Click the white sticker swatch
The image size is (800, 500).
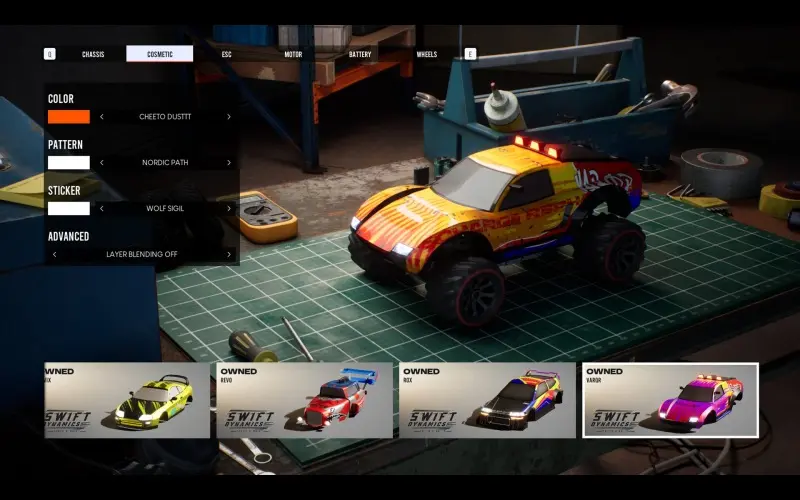pyautogui.click(x=69, y=209)
